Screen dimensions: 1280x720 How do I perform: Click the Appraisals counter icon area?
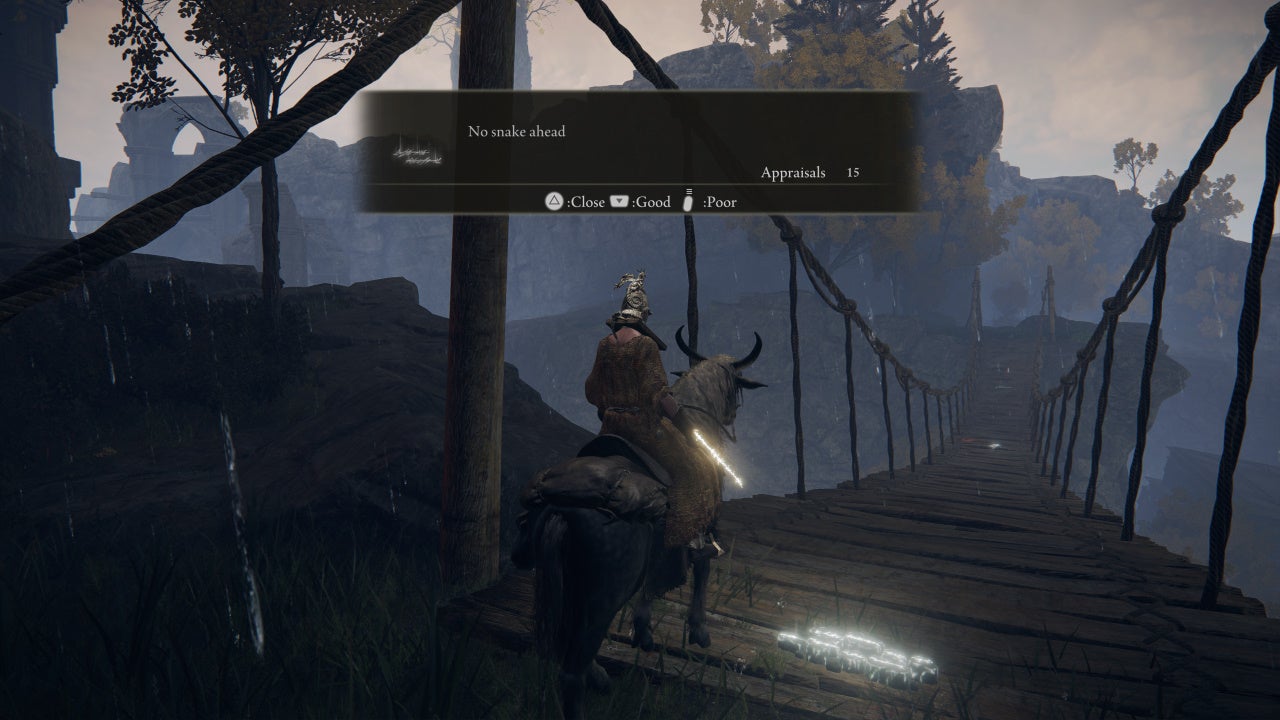coord(793,172)
